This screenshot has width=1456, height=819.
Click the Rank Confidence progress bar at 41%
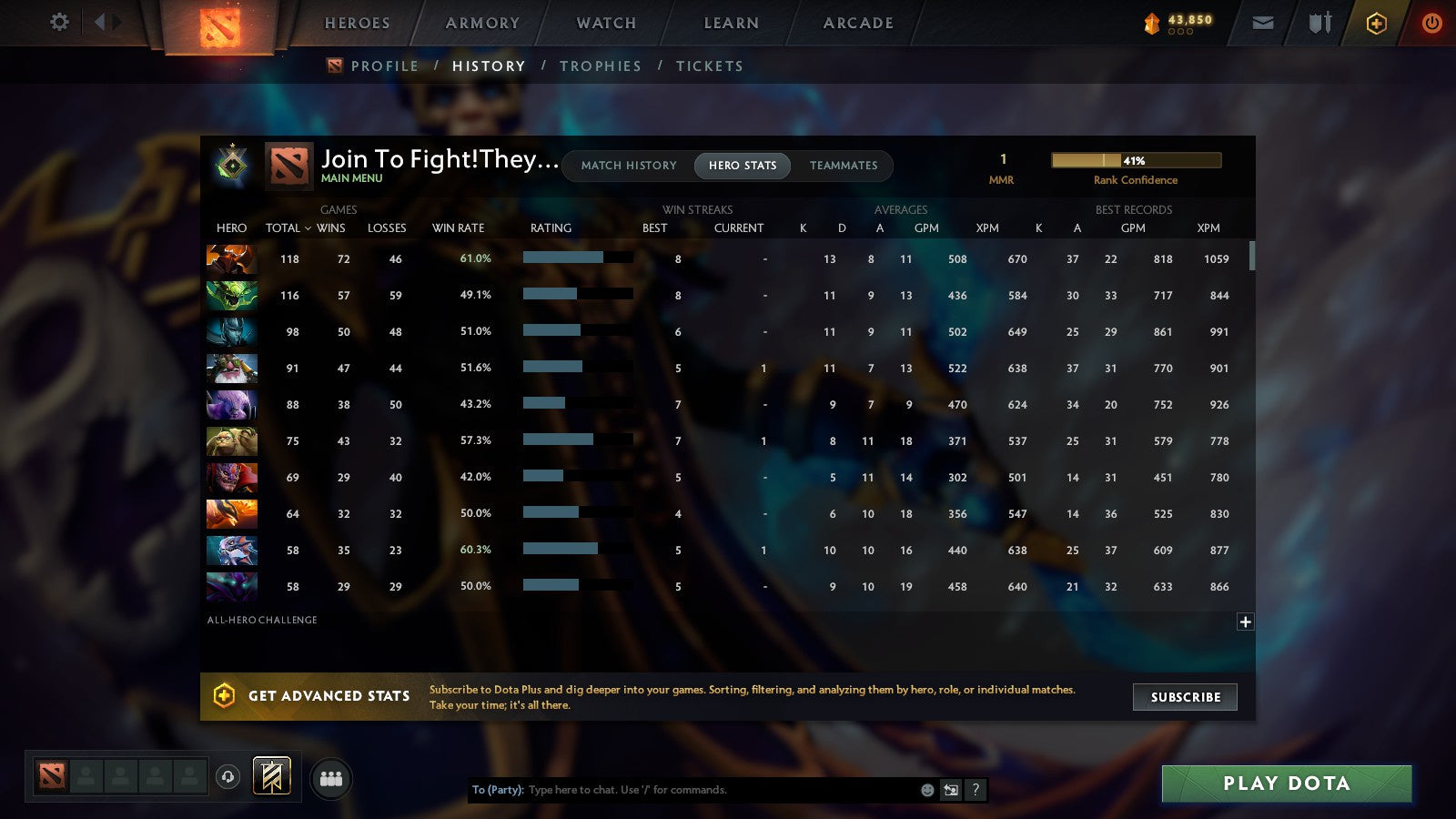[1137, 159]
